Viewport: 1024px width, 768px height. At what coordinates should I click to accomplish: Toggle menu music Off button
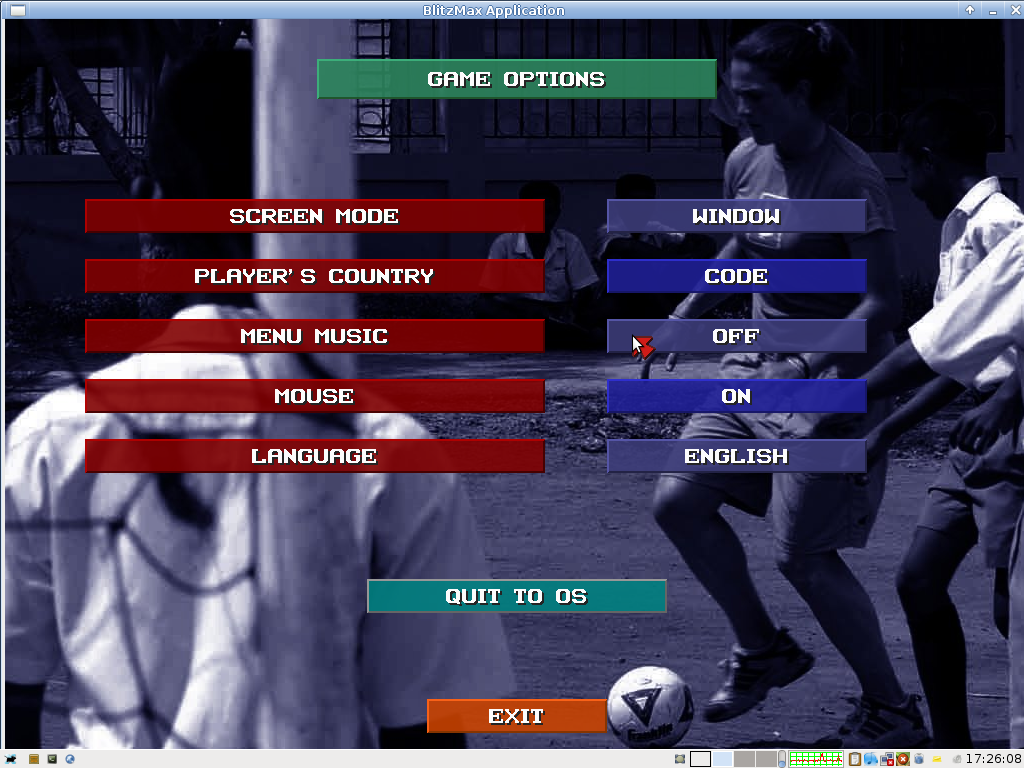pos(736,336)
